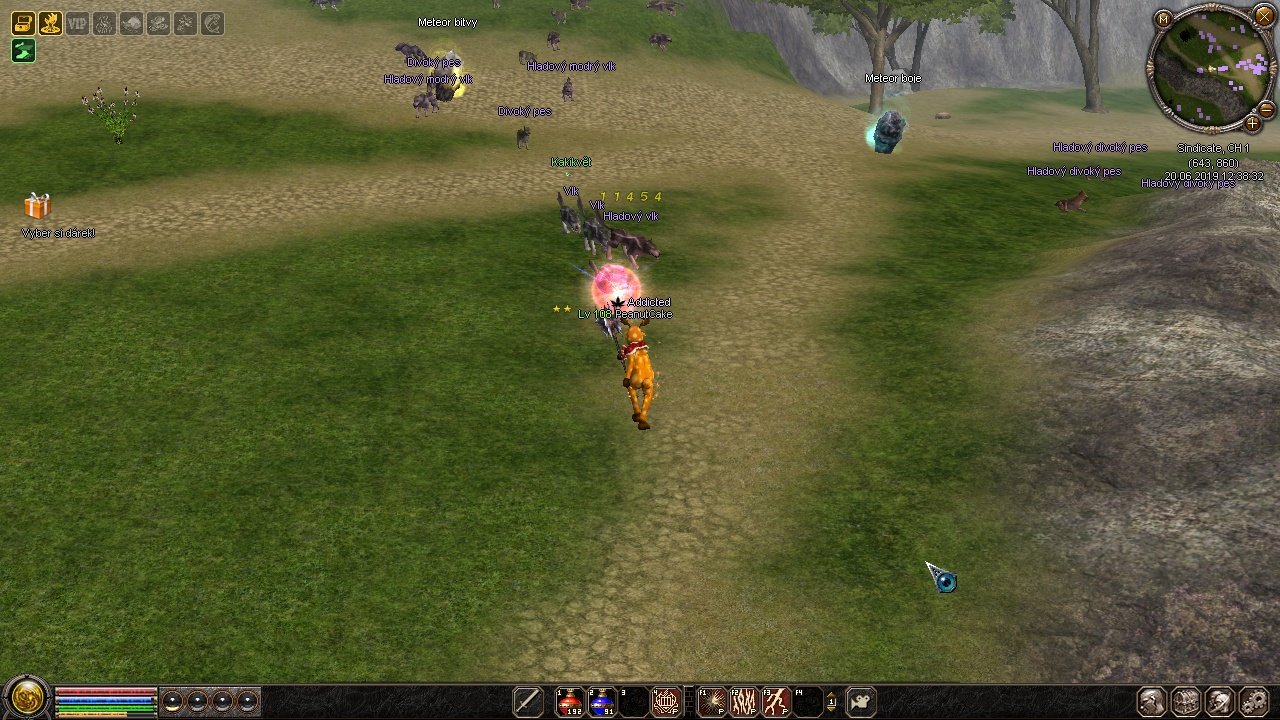Viewport: 1280px width, 720px height.
Task: Click the golden flame bonus icon
Action: pos(49,23)
